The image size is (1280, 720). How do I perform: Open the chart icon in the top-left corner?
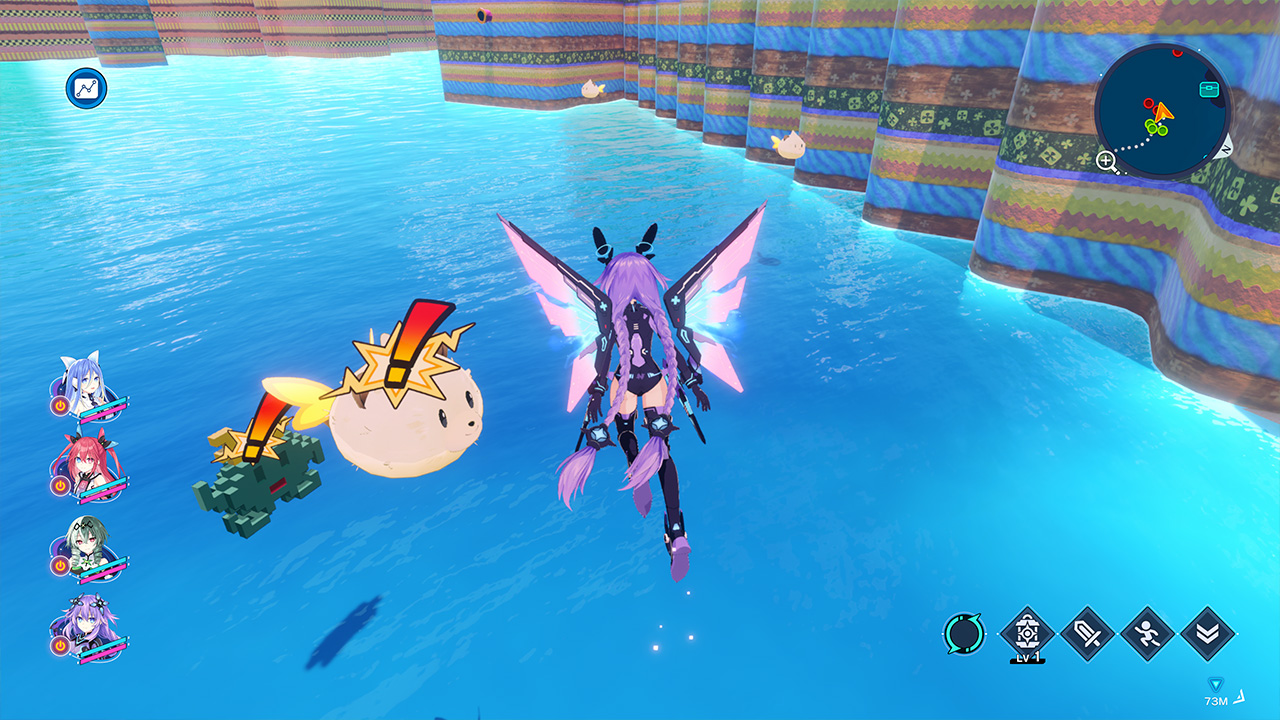pyautogui.click(x=87, y=88)
